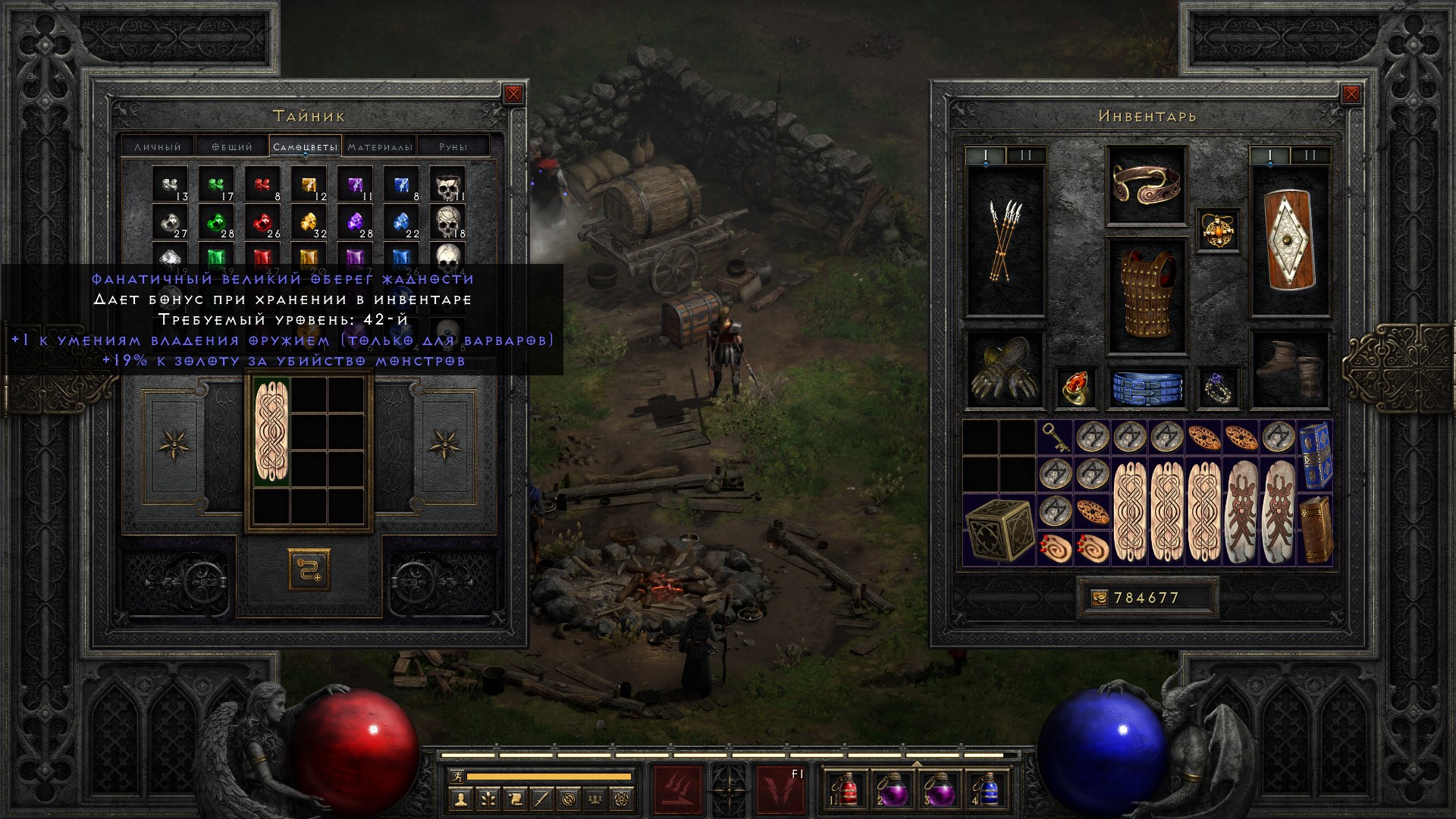Select the equipped body armor

(1146, 296)
